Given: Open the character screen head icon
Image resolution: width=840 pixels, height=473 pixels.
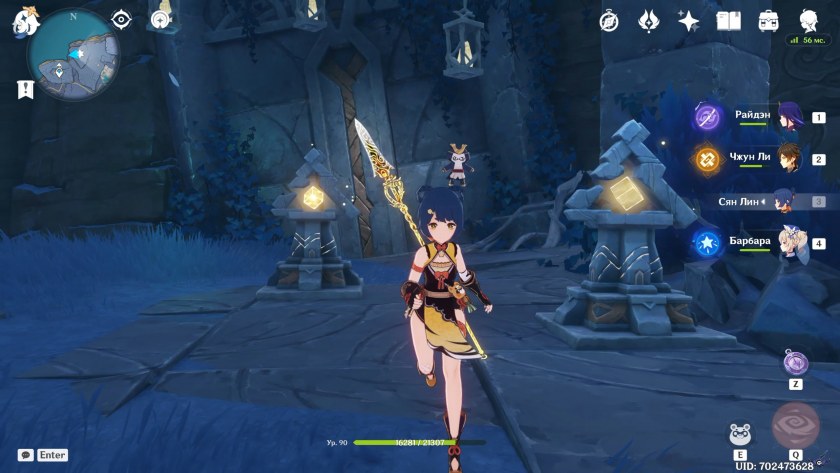Looking at the screenshot, I should click(808, 20).
